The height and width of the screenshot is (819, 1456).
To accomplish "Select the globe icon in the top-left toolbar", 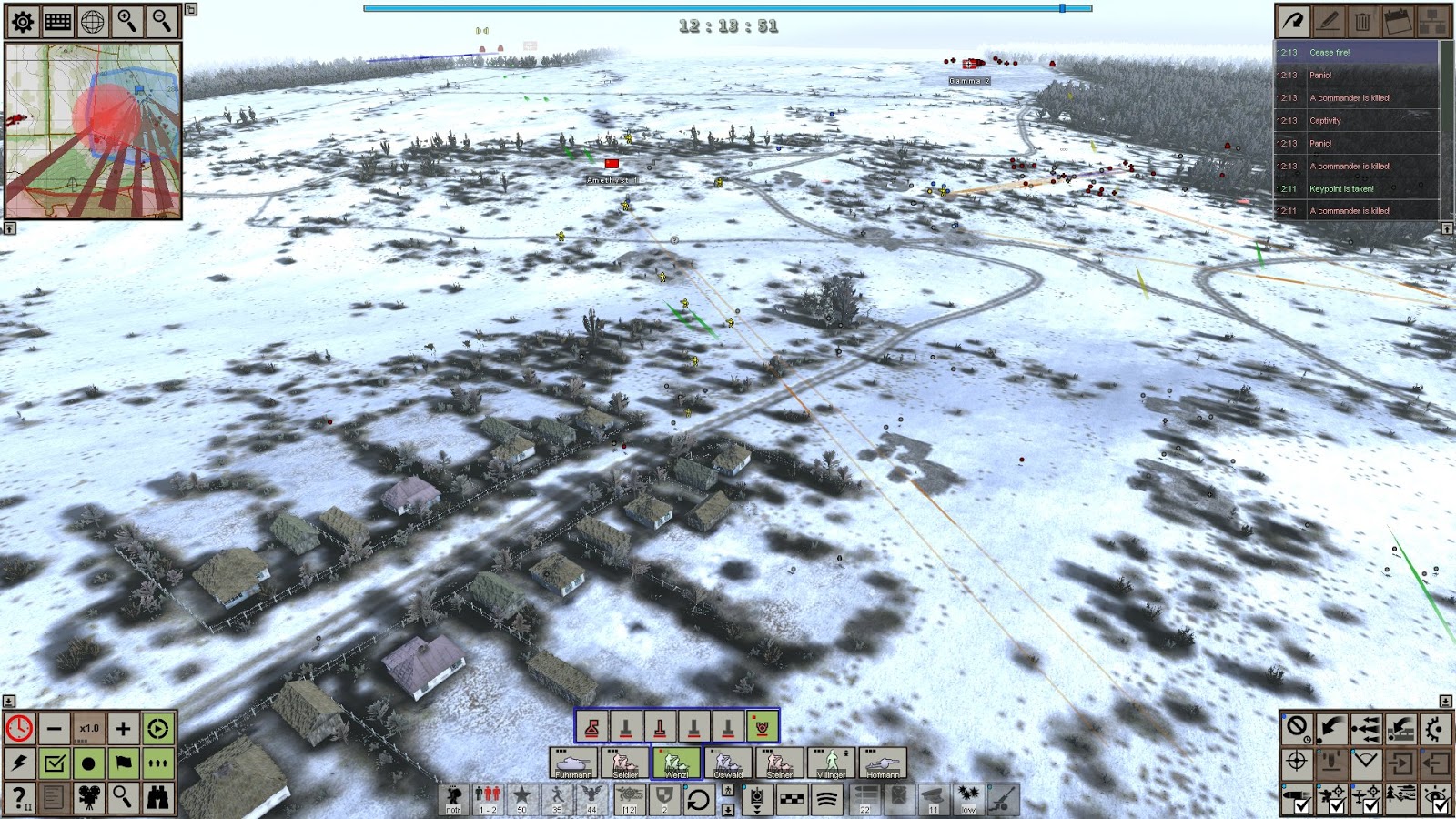I will coord(91,22).
